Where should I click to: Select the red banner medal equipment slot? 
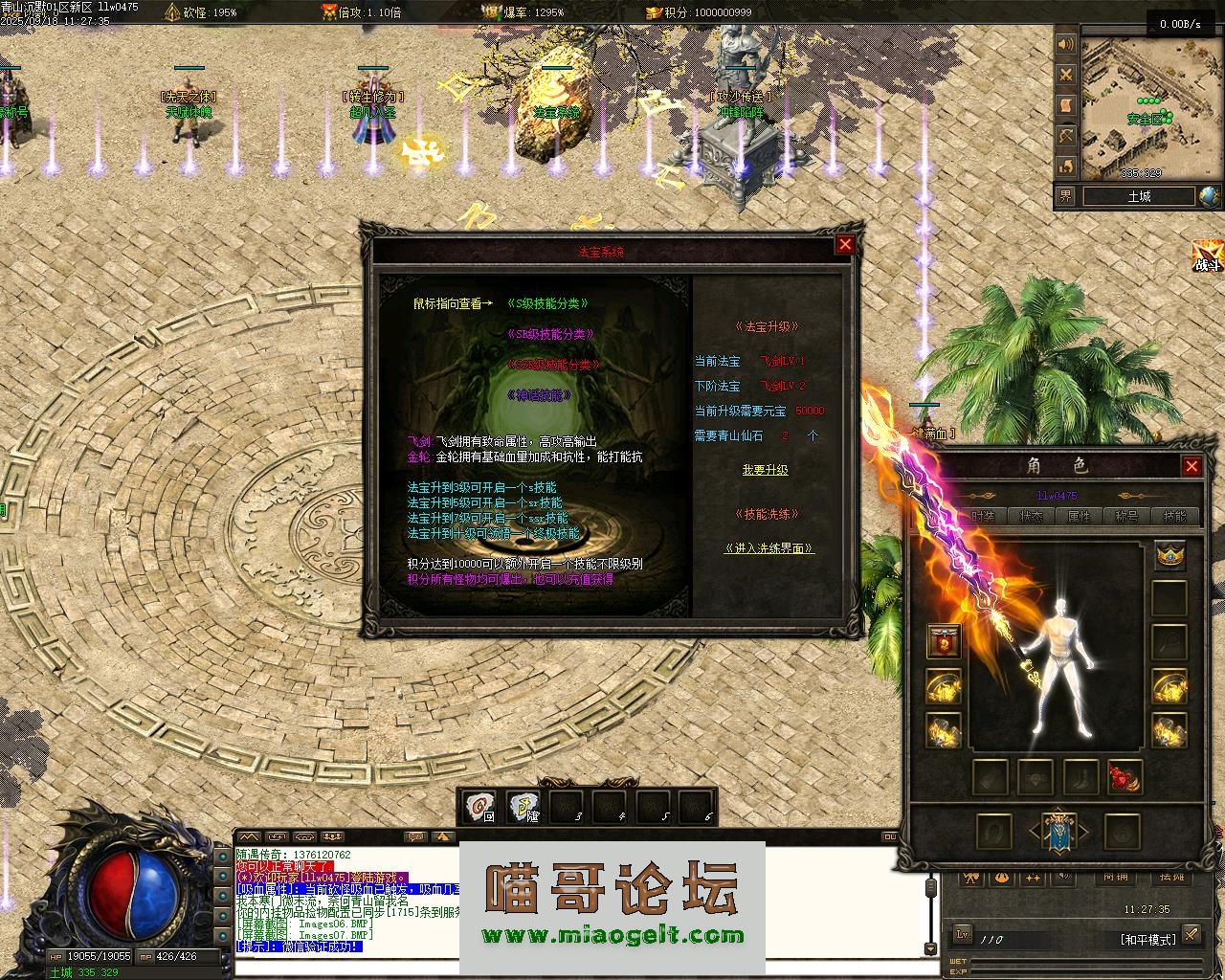pyautogui.click(x=944, y=641)
